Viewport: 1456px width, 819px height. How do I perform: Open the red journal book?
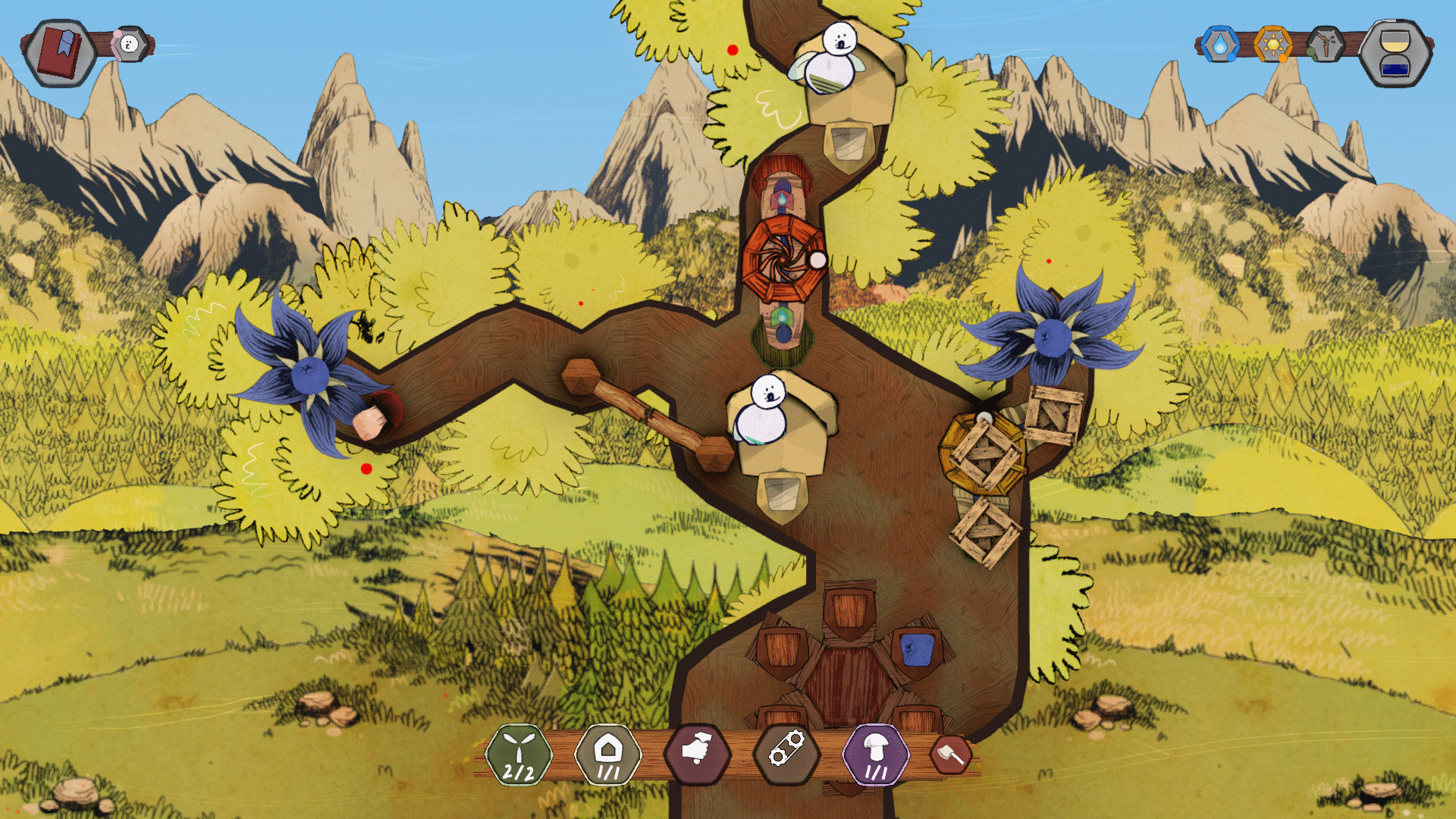(x=60, y=52)
